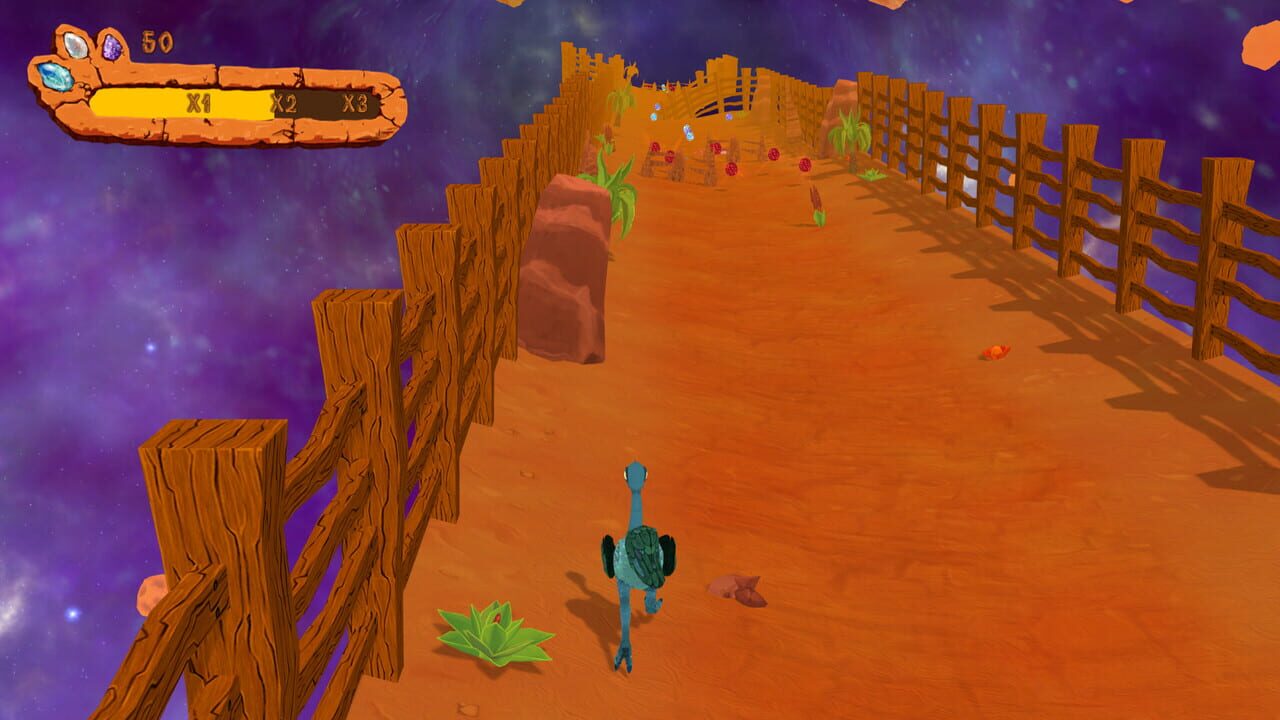Screen dimensions: 1280x720
Task: Click the X3 multiplier label
Action: click(x=355, y=100)
